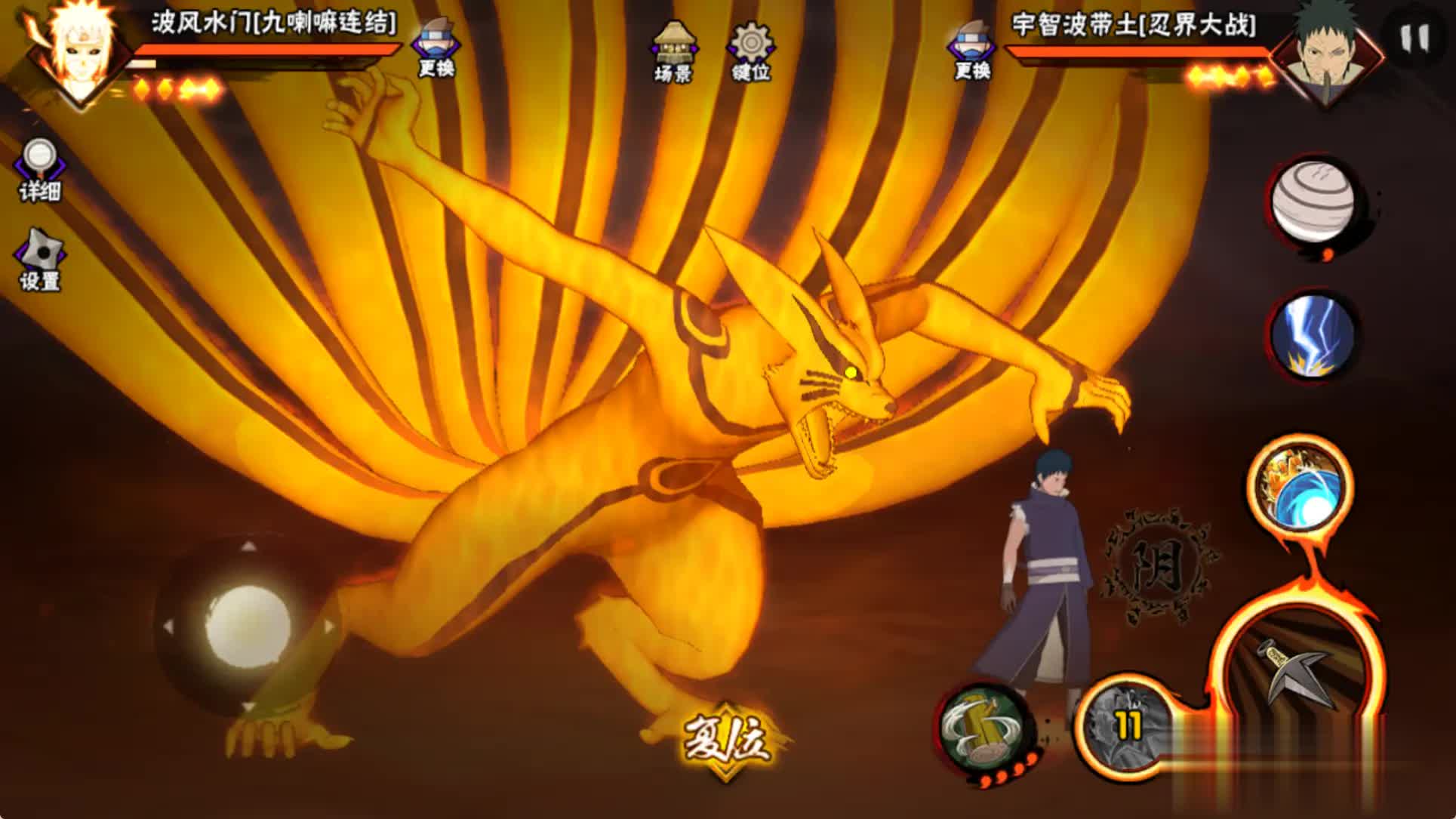The image size is (1456, 819).
Task: Activate the blue Rasengan skill
Action: tap(1299, 488)
